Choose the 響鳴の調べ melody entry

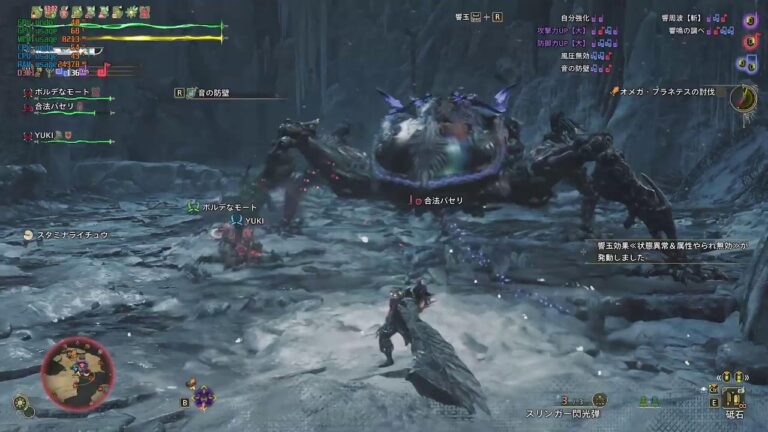coord(691,31)
